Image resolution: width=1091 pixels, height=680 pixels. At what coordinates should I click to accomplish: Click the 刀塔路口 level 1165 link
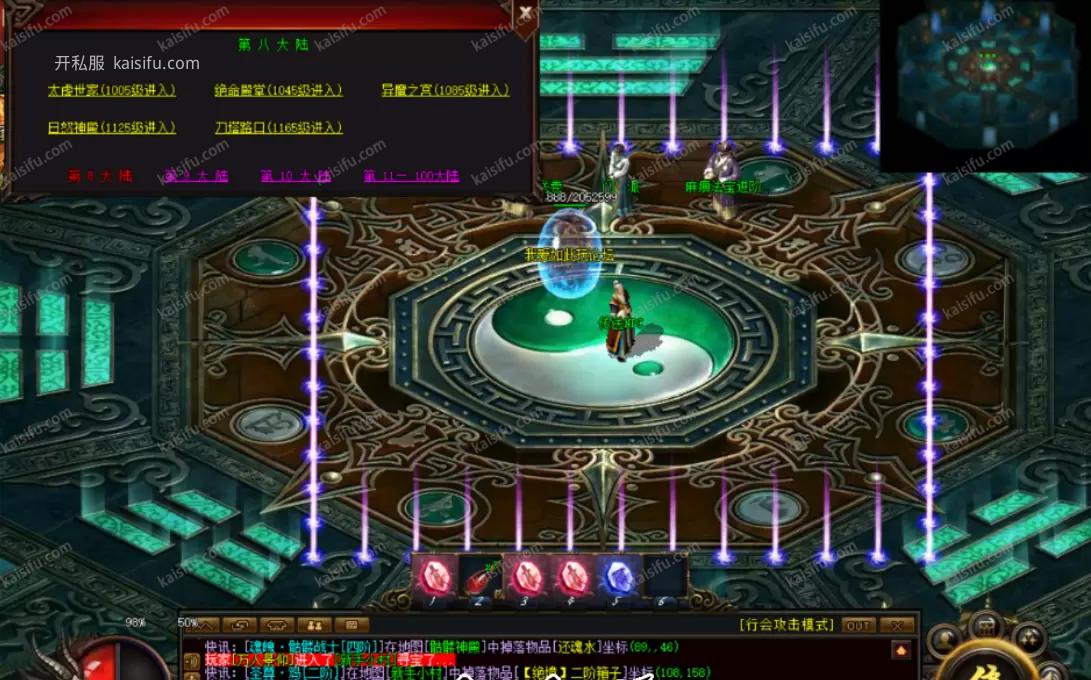pos(278,127)
